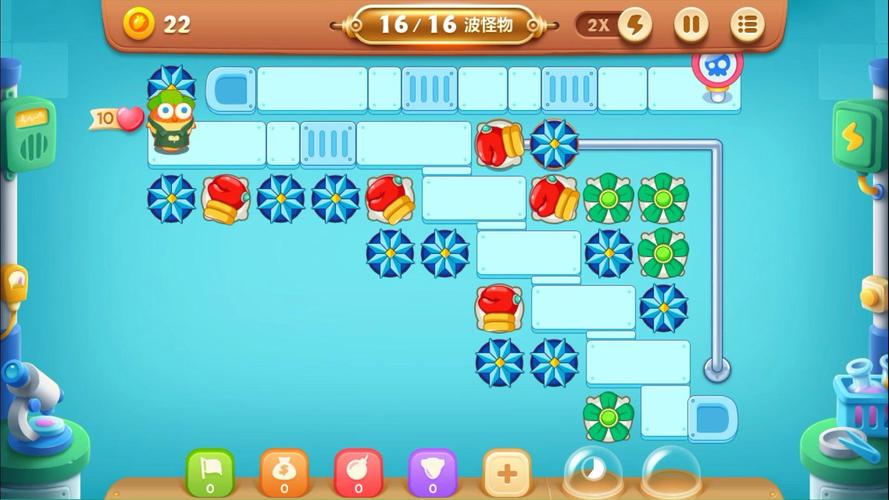Use the purple power-up item
Image resolution: width=889 pixels, height=500 pixels.
432,471
